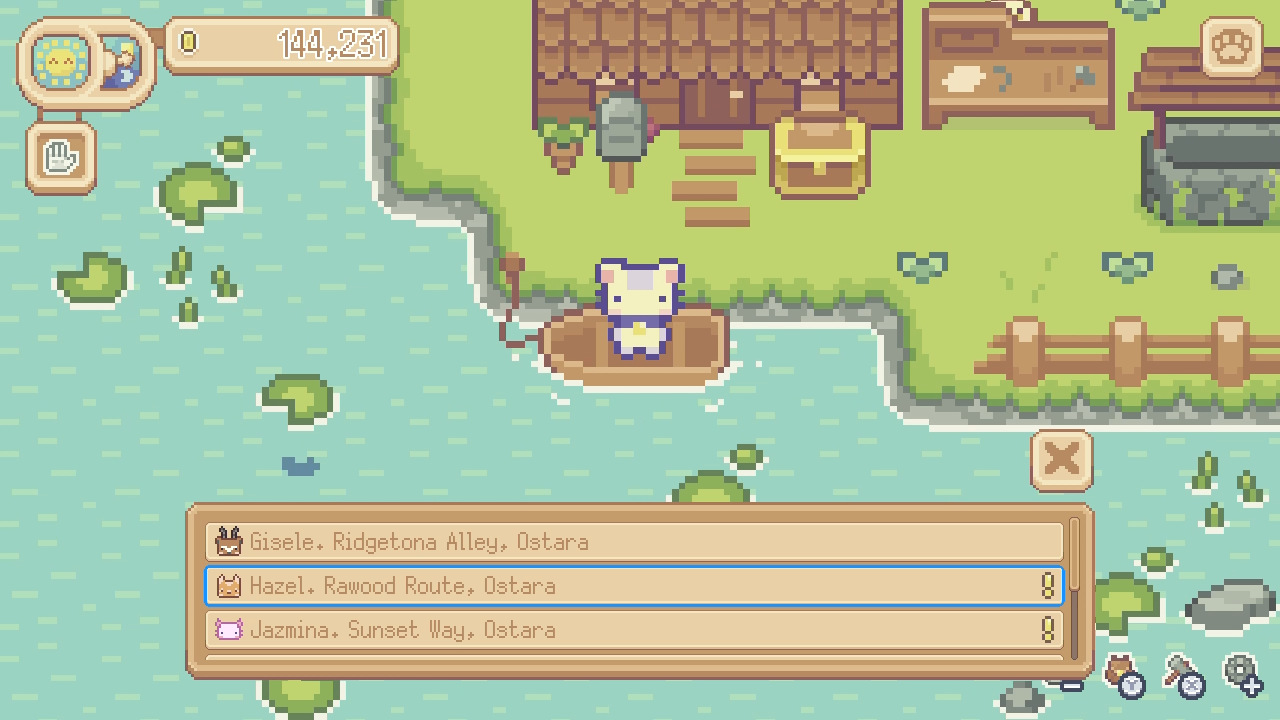Toggle the exclamation badge on Hazel's row
This screenshot has height=720, width=1280.
[x=1048, y=585]
